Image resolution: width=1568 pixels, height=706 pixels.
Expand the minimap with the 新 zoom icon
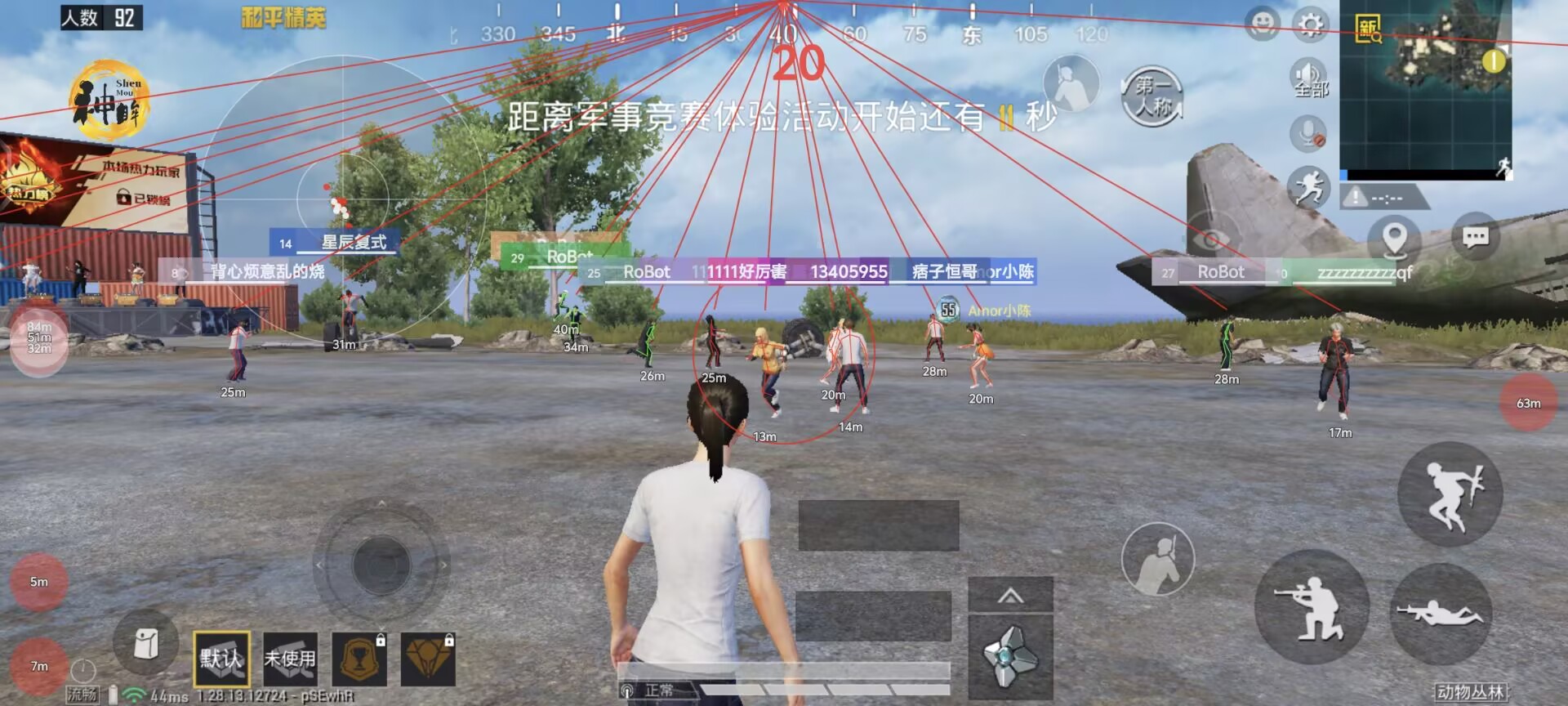click(x=1369, y=29)
